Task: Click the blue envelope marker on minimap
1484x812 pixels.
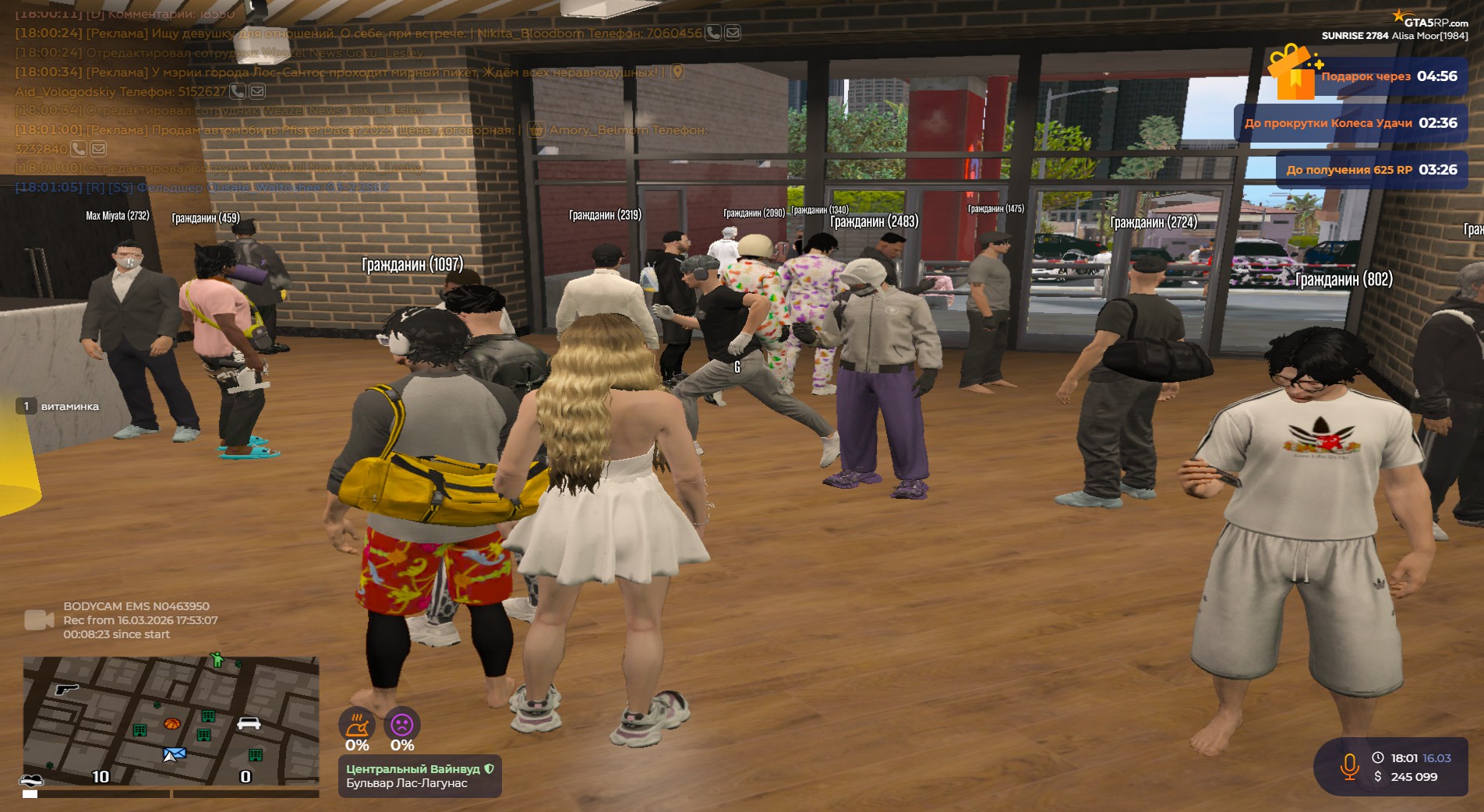Action: coord(175,754)
